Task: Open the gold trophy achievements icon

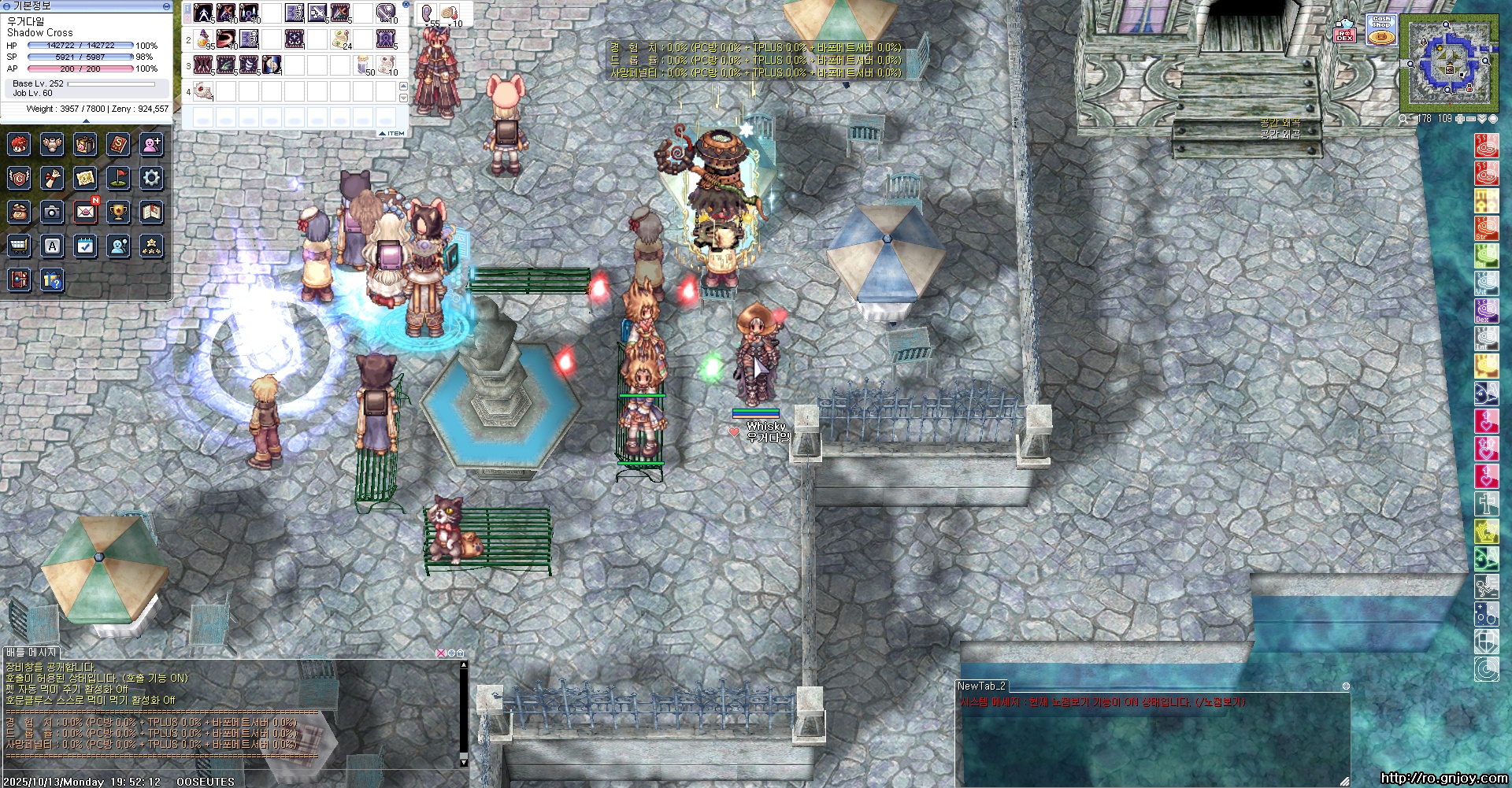Action: coord(118,212)
